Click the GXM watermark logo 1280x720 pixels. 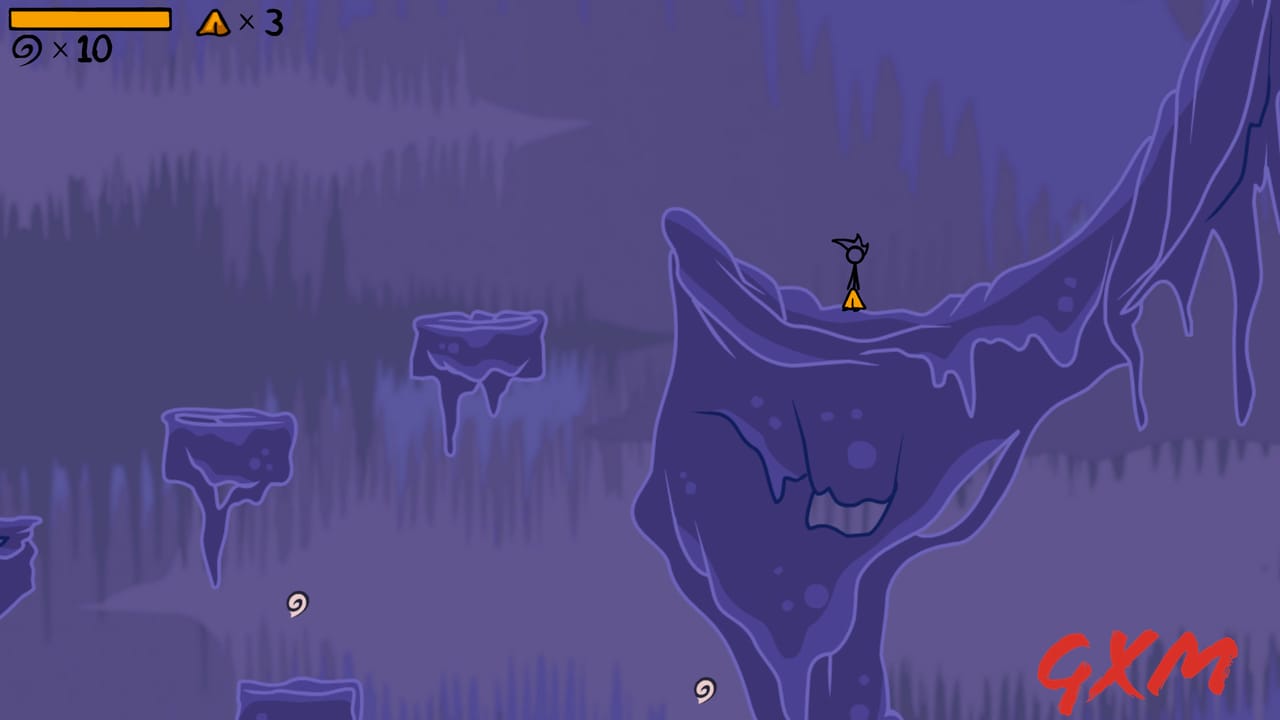[1140, 668]
